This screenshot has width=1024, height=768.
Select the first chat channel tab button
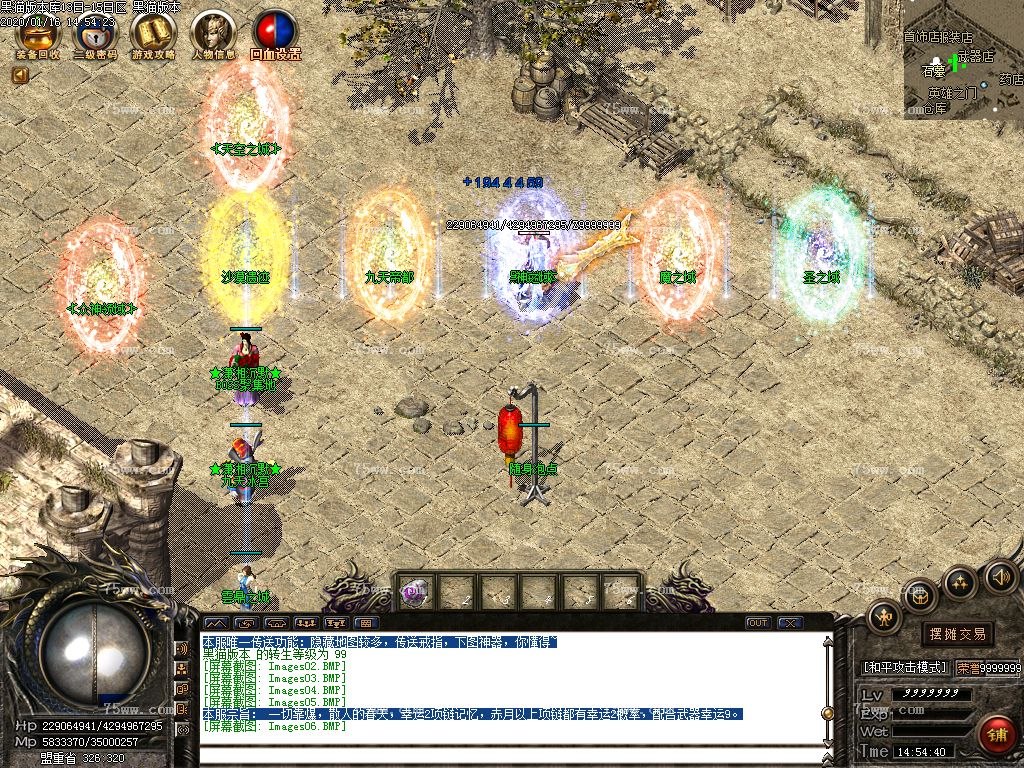[x=216, y=623]
